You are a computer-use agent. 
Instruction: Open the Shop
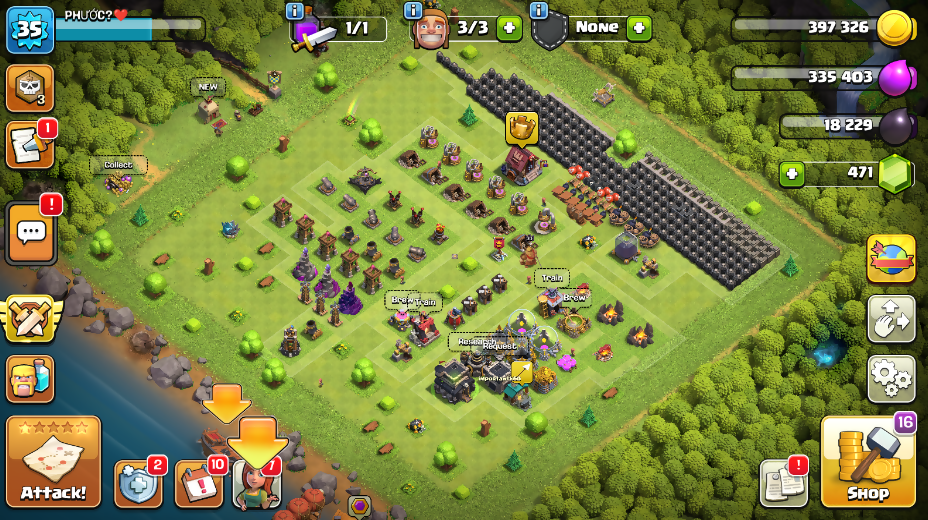[x=867, y=462]
